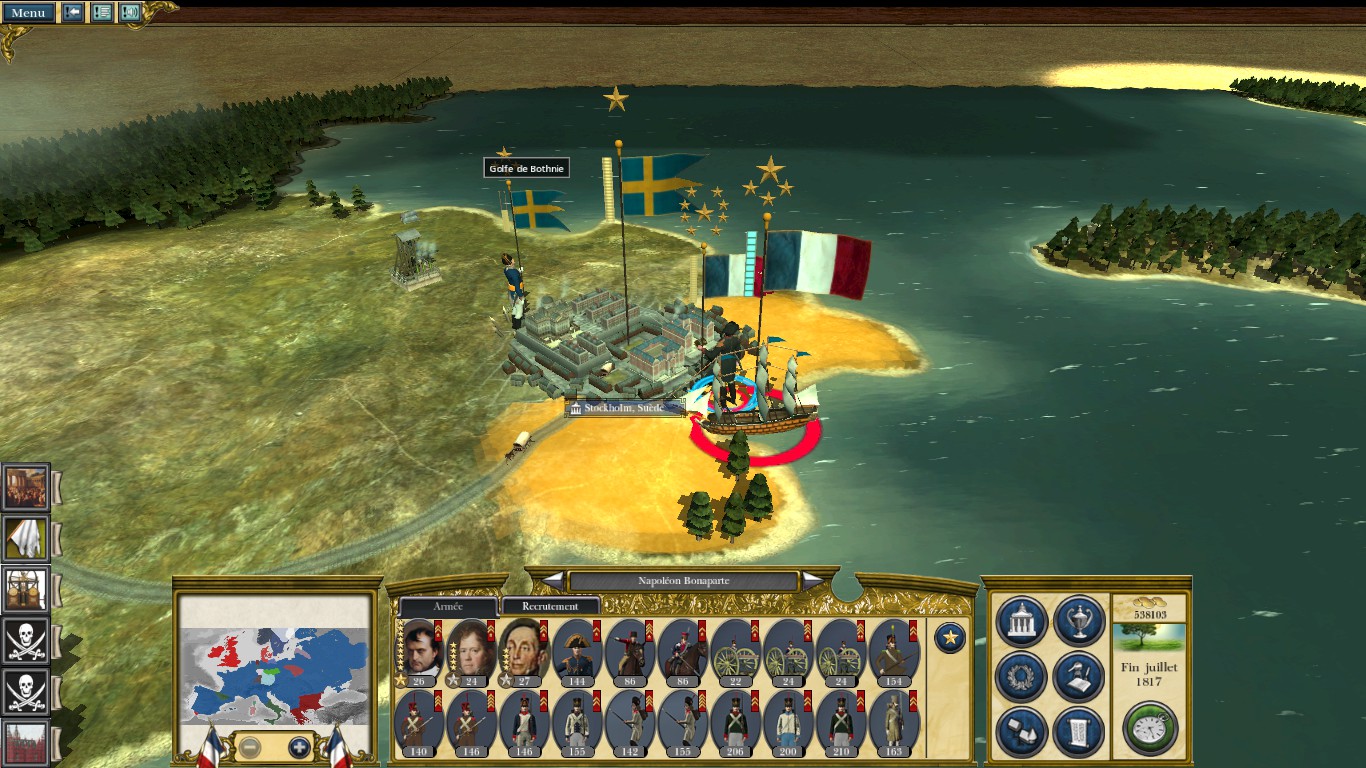Open the top pirate skull notification
Image resolution: width=1366 pixels, height=768 pixels.
(26, 640)
